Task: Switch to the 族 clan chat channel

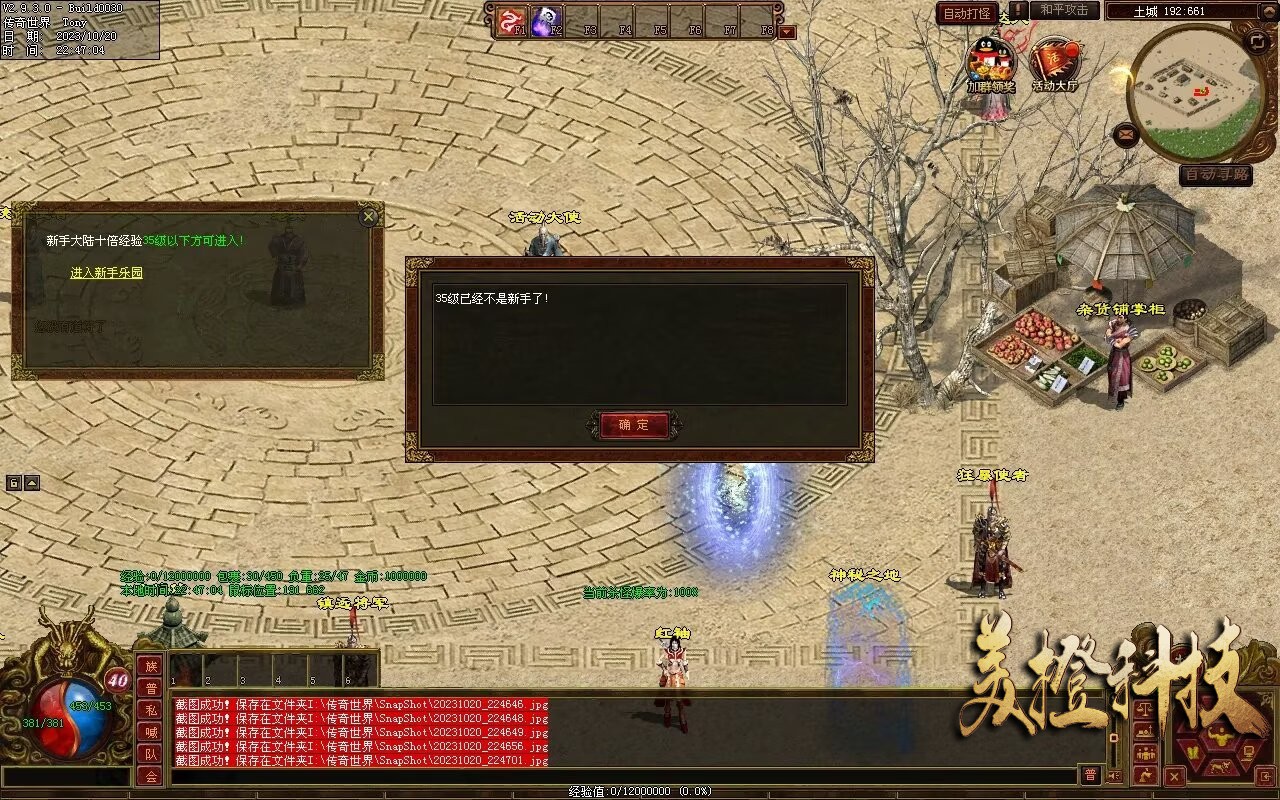Action: click(x=150, y=666)
